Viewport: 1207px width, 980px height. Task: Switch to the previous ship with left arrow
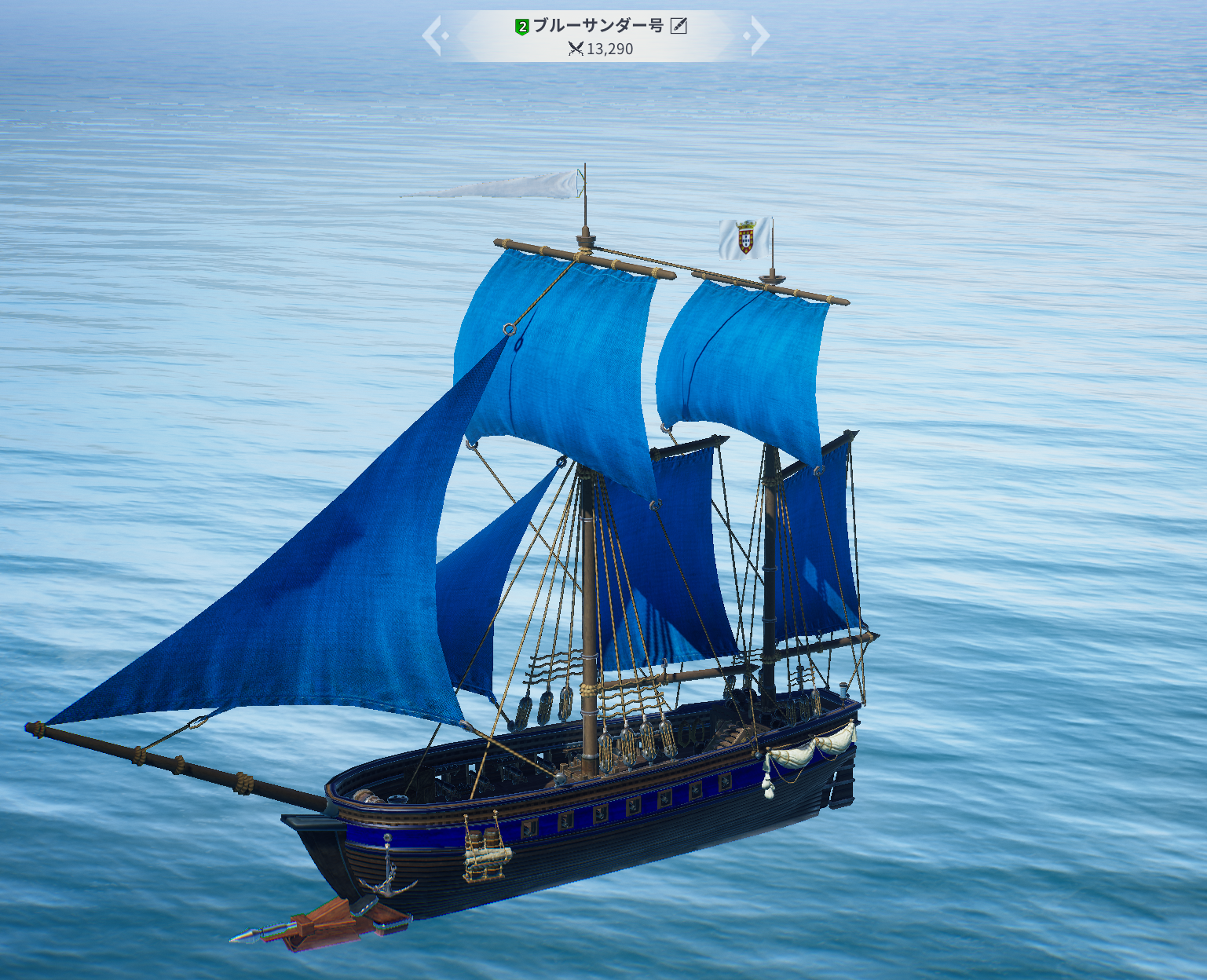[433, 36]
